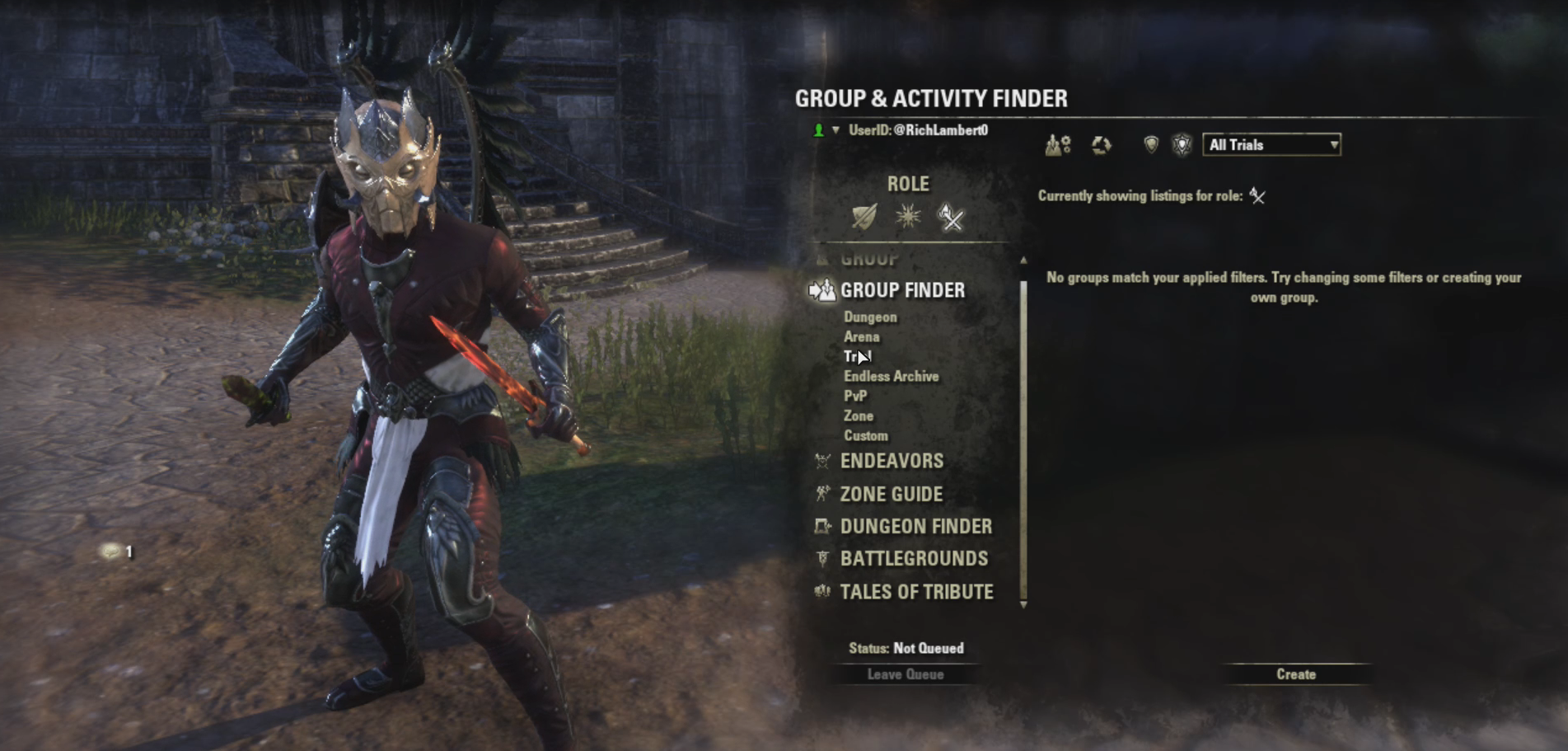Open the Dungeon Finder
The height and width of the screenshot is (751, 1568).
point(915,527)
